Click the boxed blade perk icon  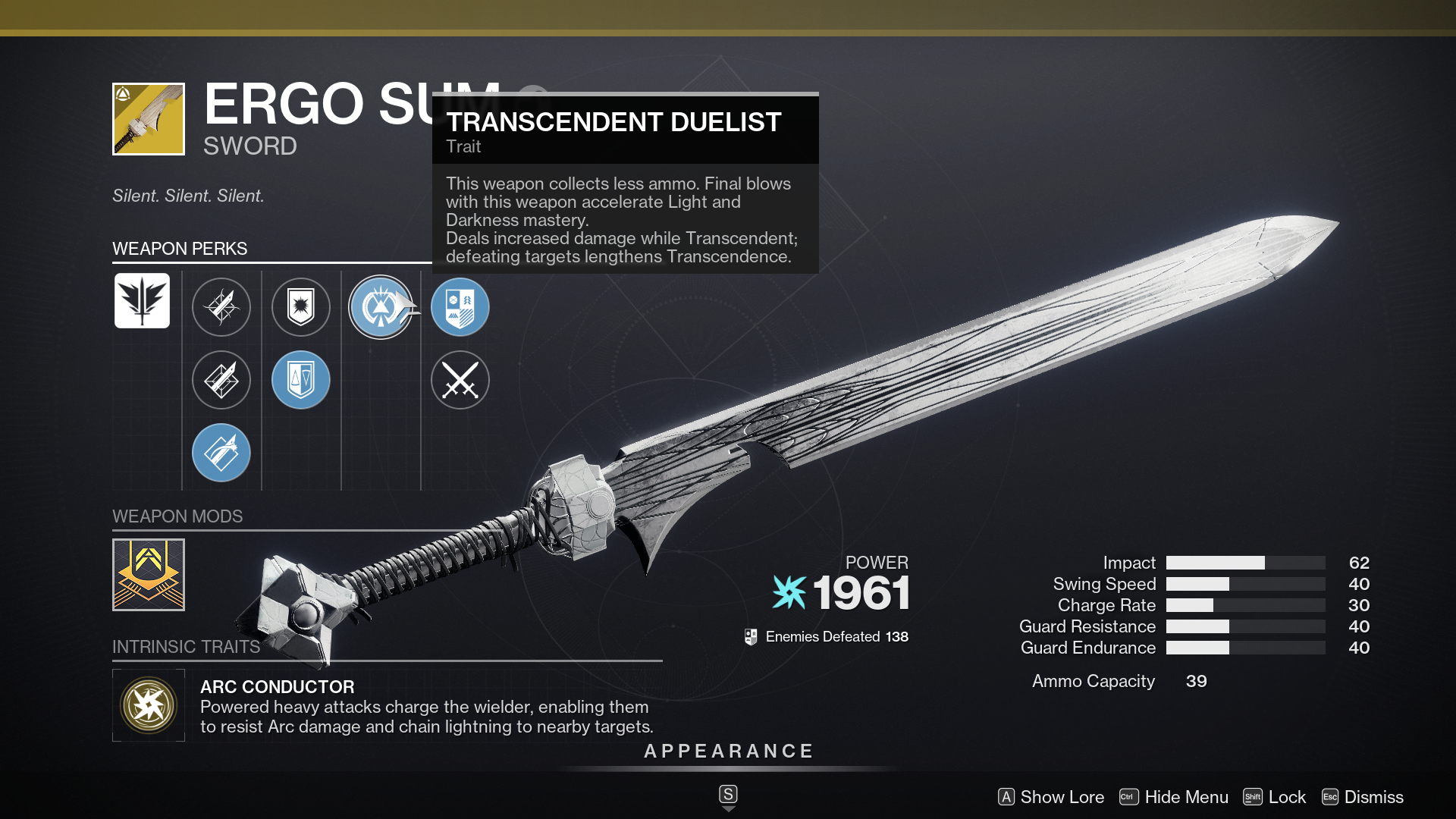[221, 380]
